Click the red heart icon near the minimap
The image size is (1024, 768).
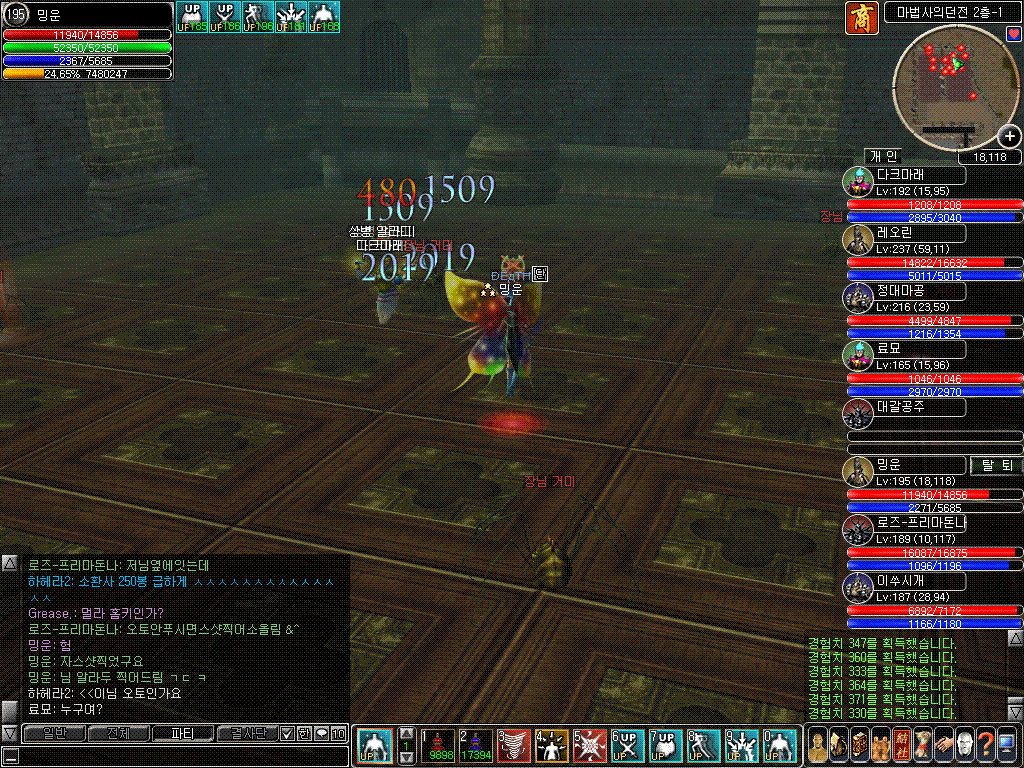[1014, 34]
